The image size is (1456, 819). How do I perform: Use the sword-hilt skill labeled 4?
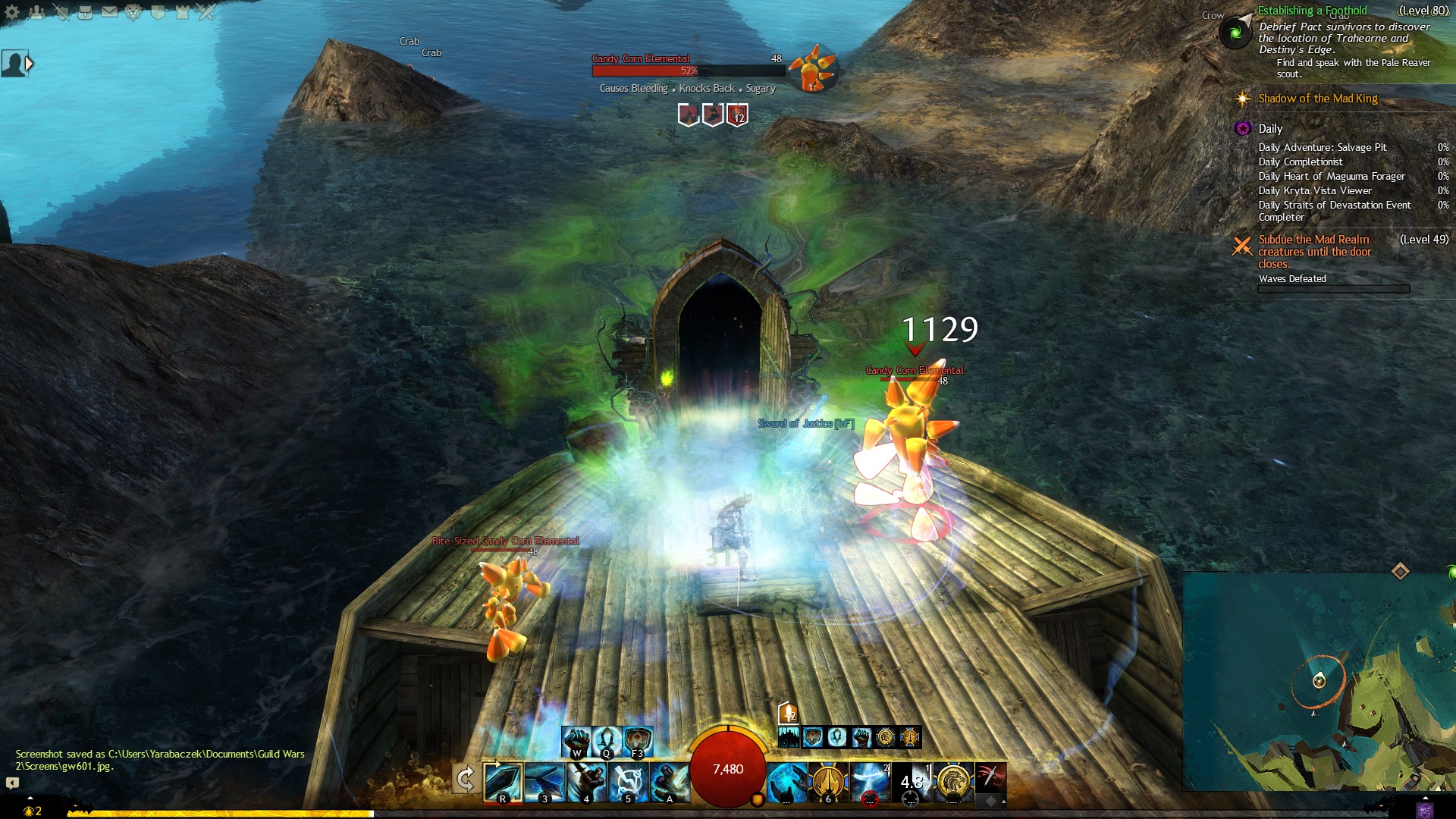point(586,782)
